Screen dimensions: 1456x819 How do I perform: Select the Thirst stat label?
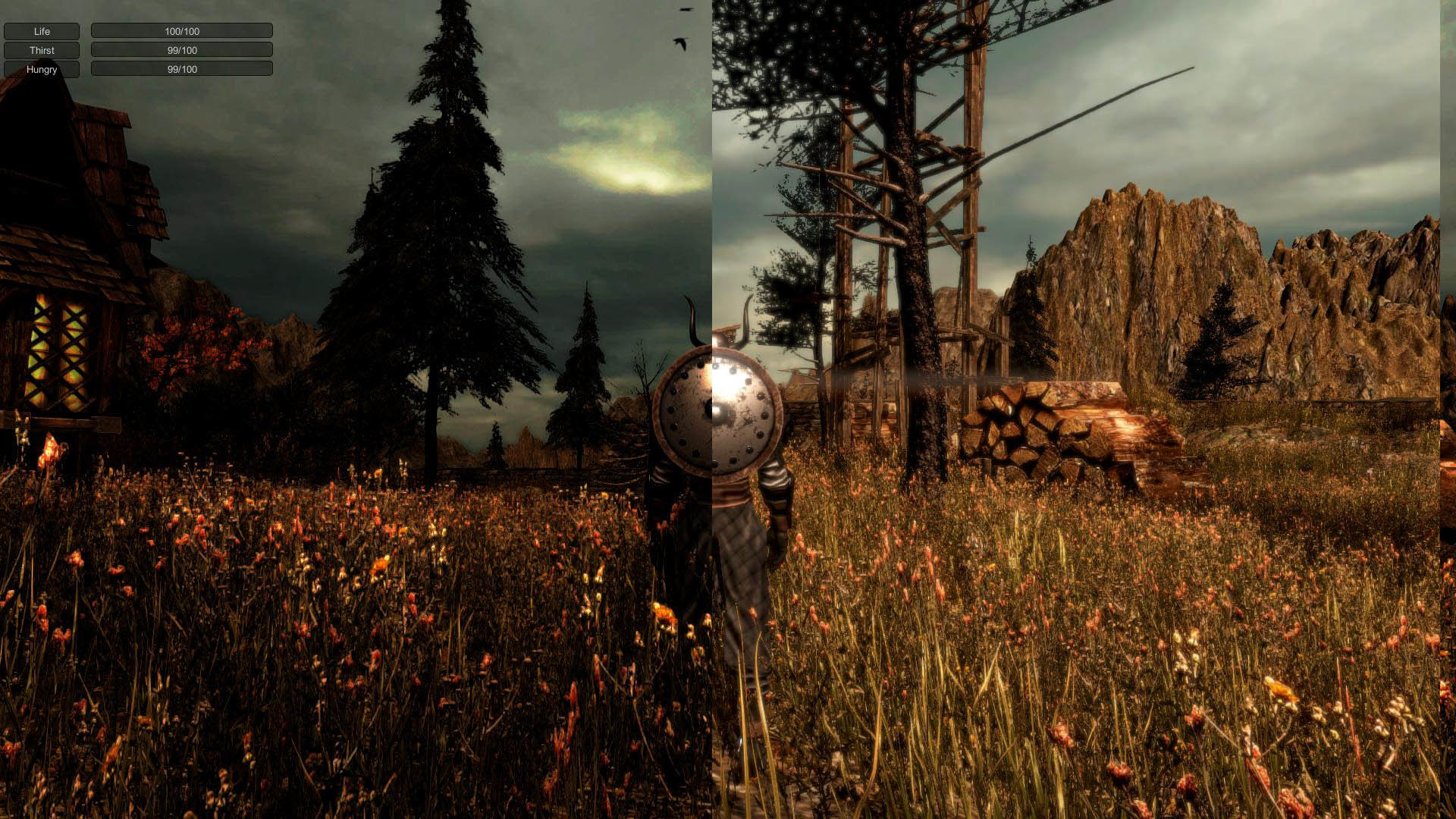[42, 50]
